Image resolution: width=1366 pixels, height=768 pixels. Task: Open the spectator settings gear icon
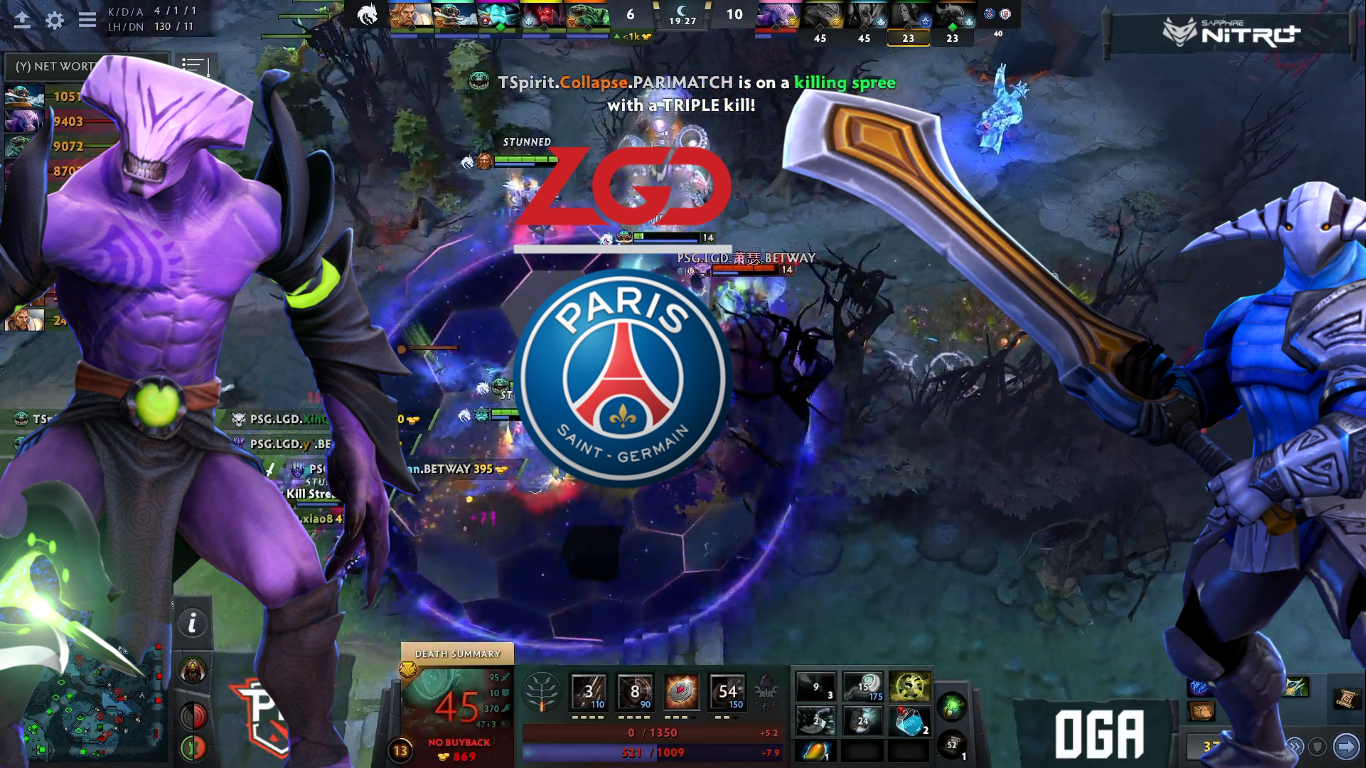pos(55,19)
